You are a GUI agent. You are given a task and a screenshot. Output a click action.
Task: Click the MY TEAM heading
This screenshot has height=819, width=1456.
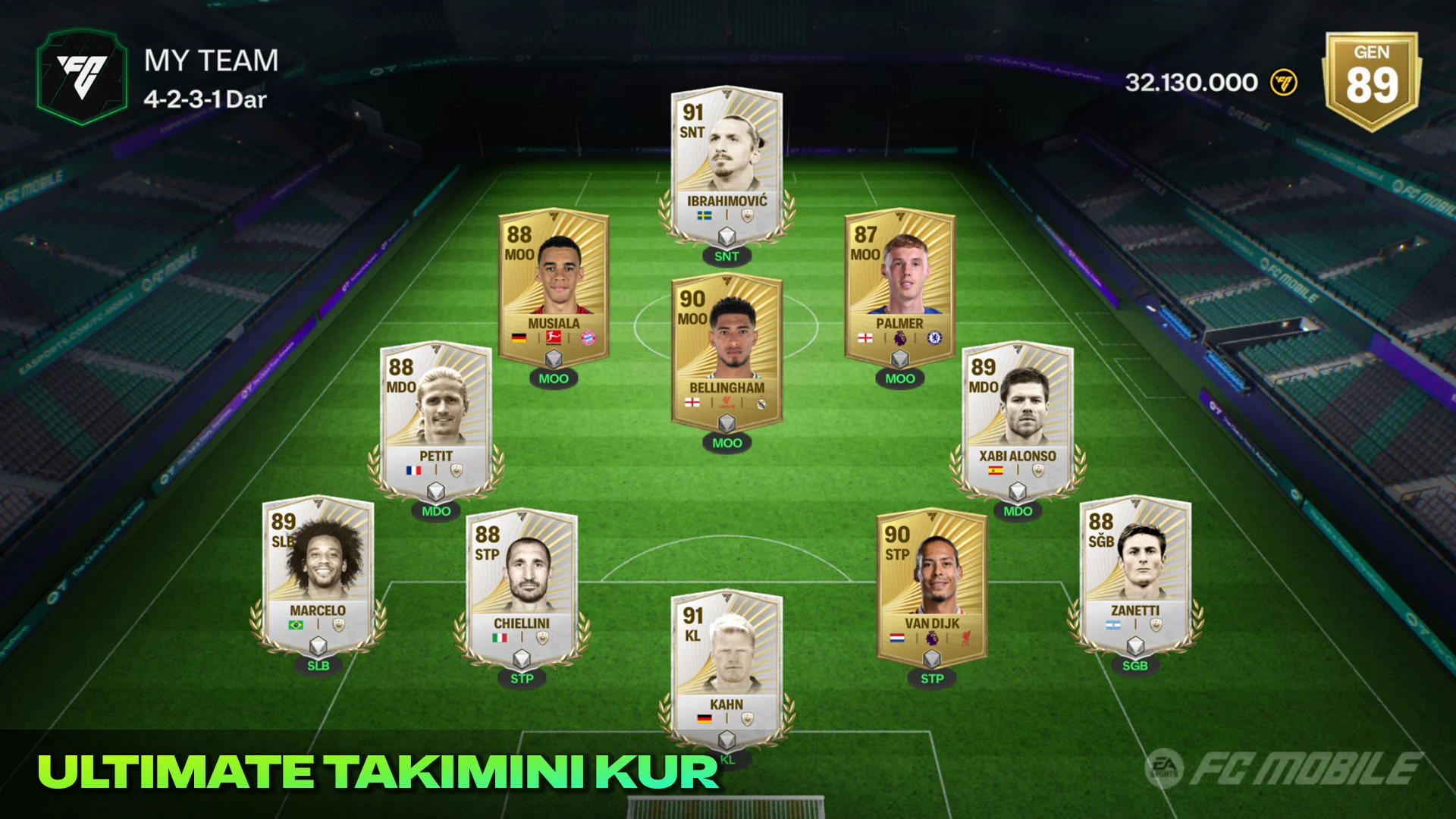coord(212,61)
